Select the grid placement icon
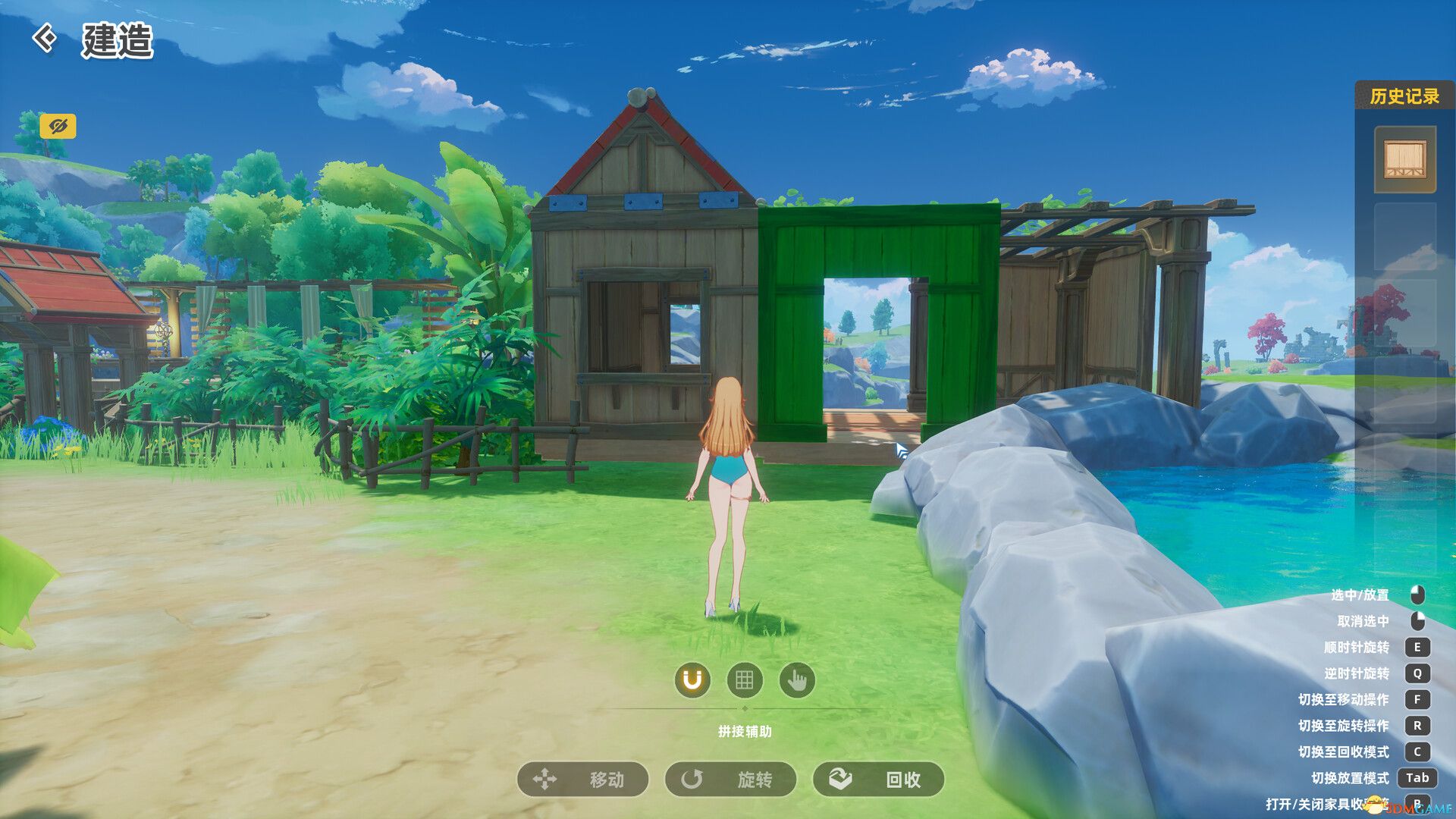Image resolution: width=1456 pixels, height=819 pixels. (x=744, y=681)
